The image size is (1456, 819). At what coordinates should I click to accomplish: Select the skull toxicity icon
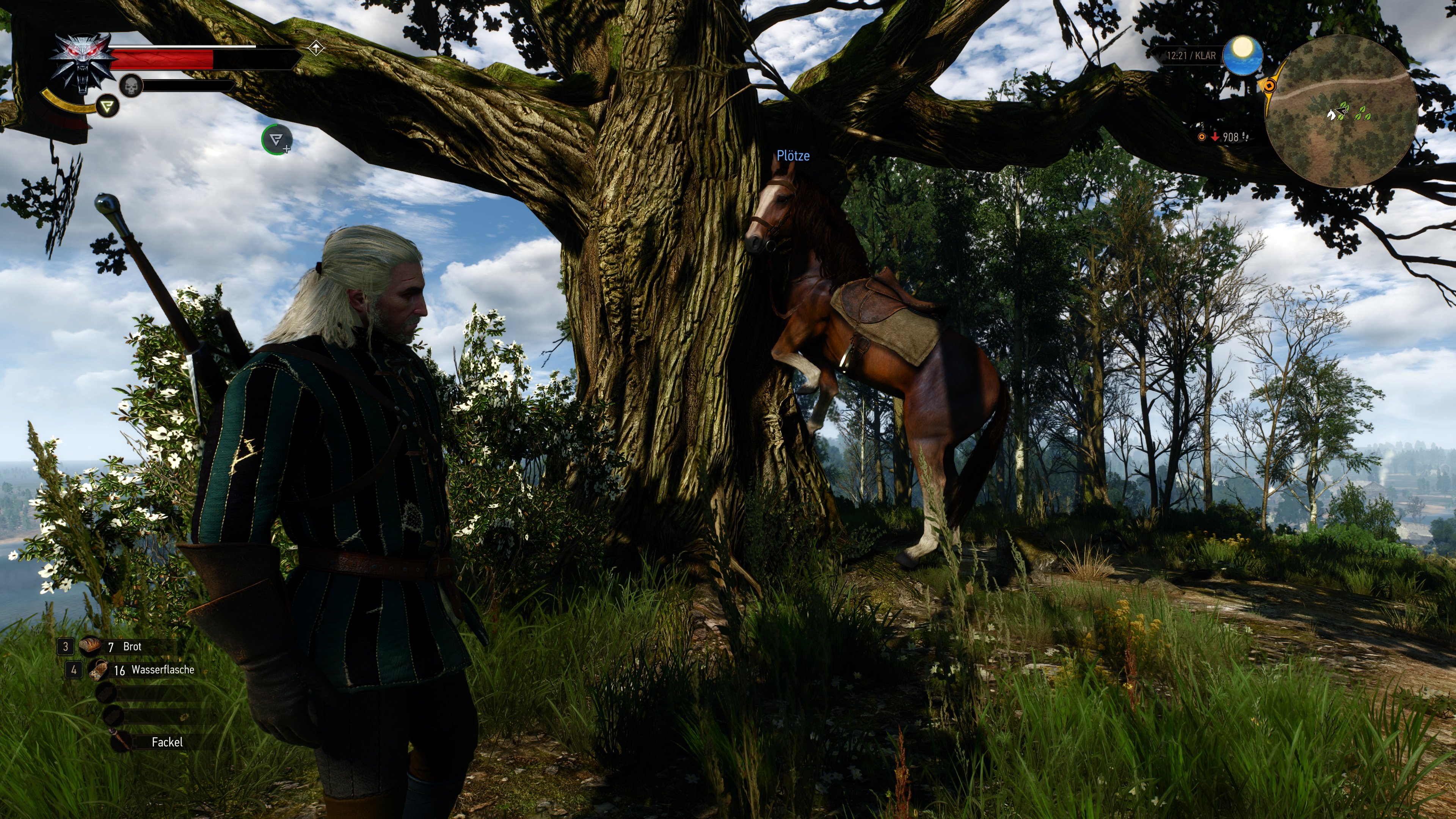coord(131,86)
